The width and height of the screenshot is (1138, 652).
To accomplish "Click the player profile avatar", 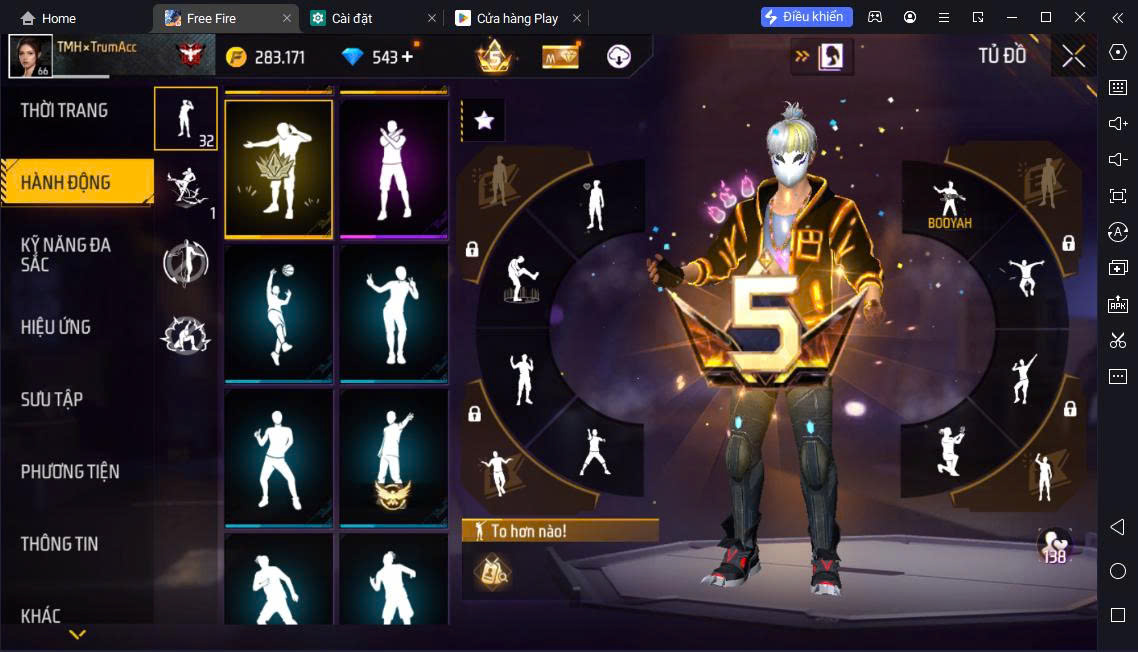I will click(30, 56).
